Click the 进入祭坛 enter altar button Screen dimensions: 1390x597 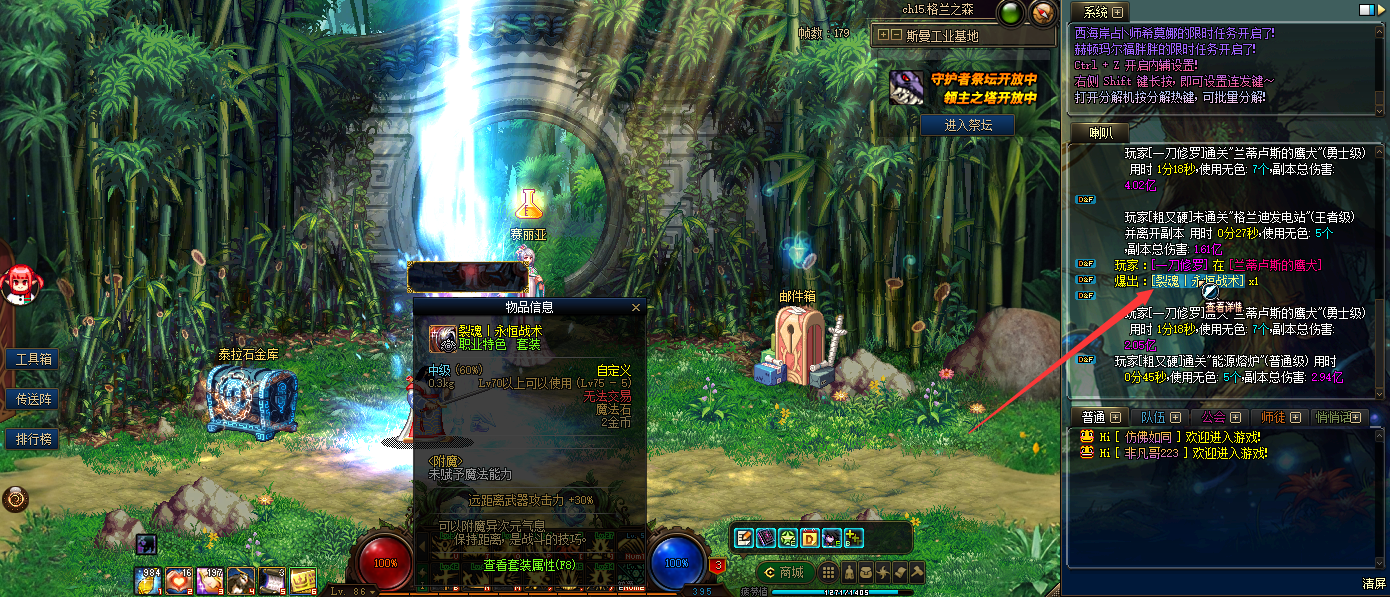pyautogui.click(x=966, y=125)
